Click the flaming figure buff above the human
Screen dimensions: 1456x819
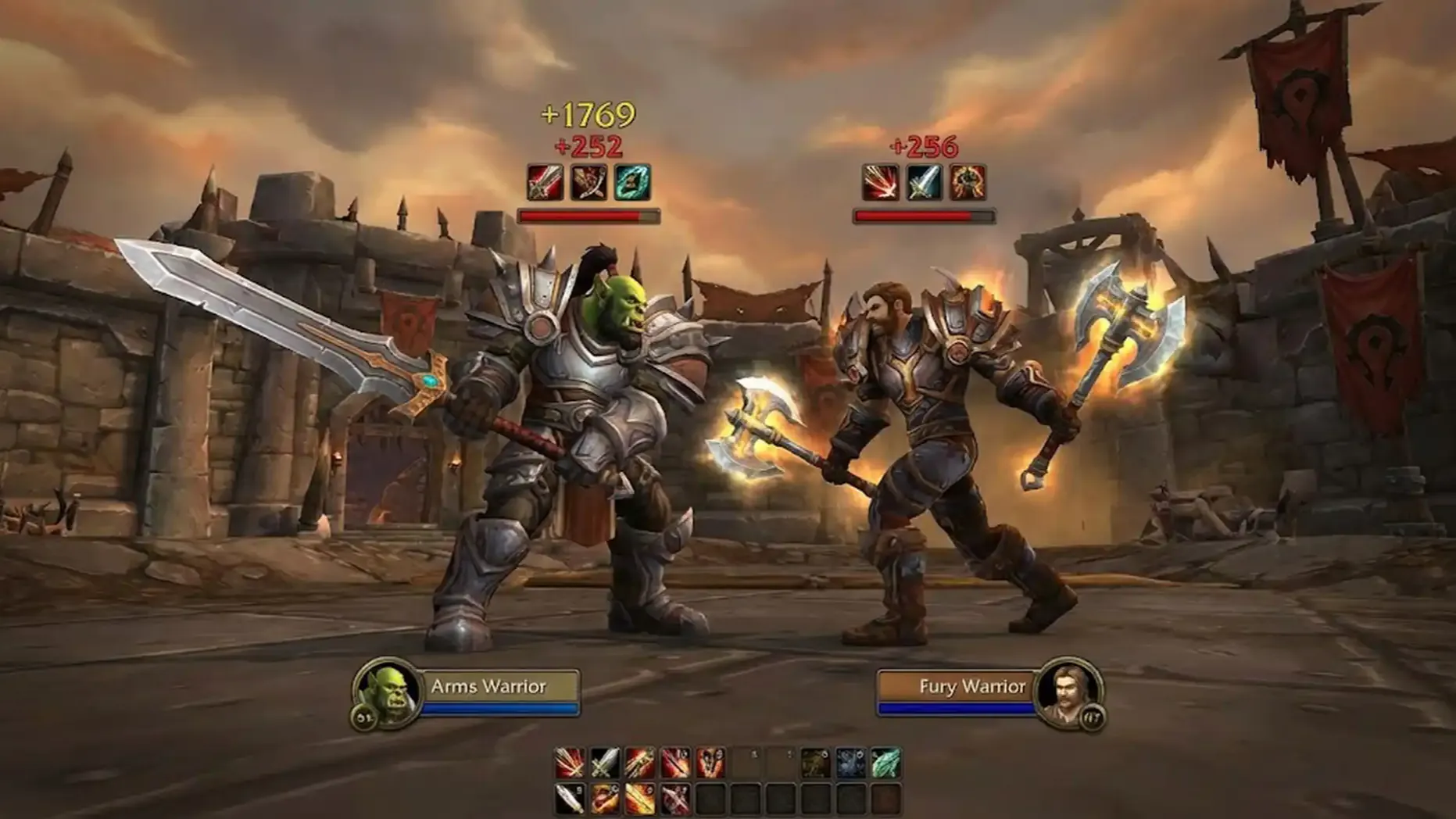(x=968, y=183)
